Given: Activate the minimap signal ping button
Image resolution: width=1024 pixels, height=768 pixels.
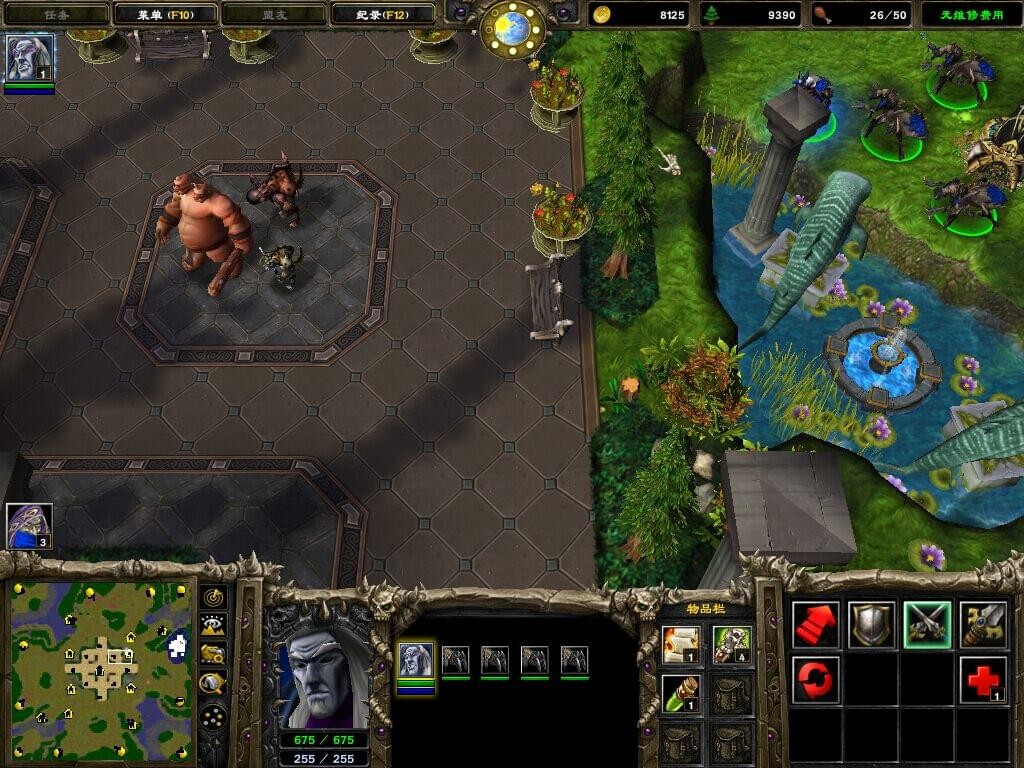Looking at the screenshot, I should pos(213,597).
